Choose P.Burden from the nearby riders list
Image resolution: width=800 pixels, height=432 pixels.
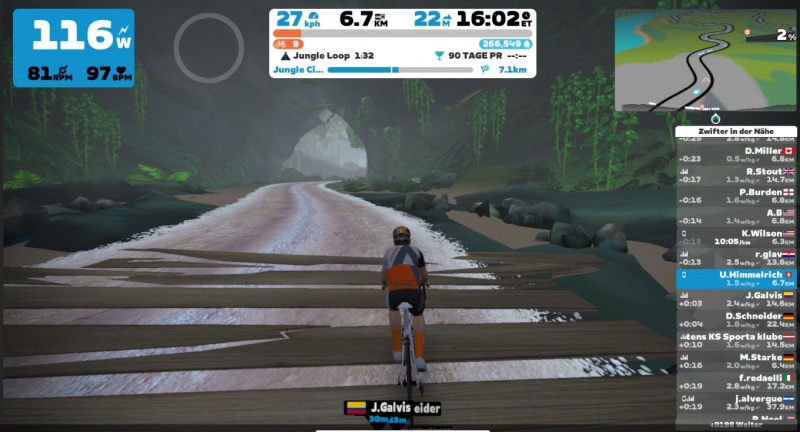click(736, 196)
